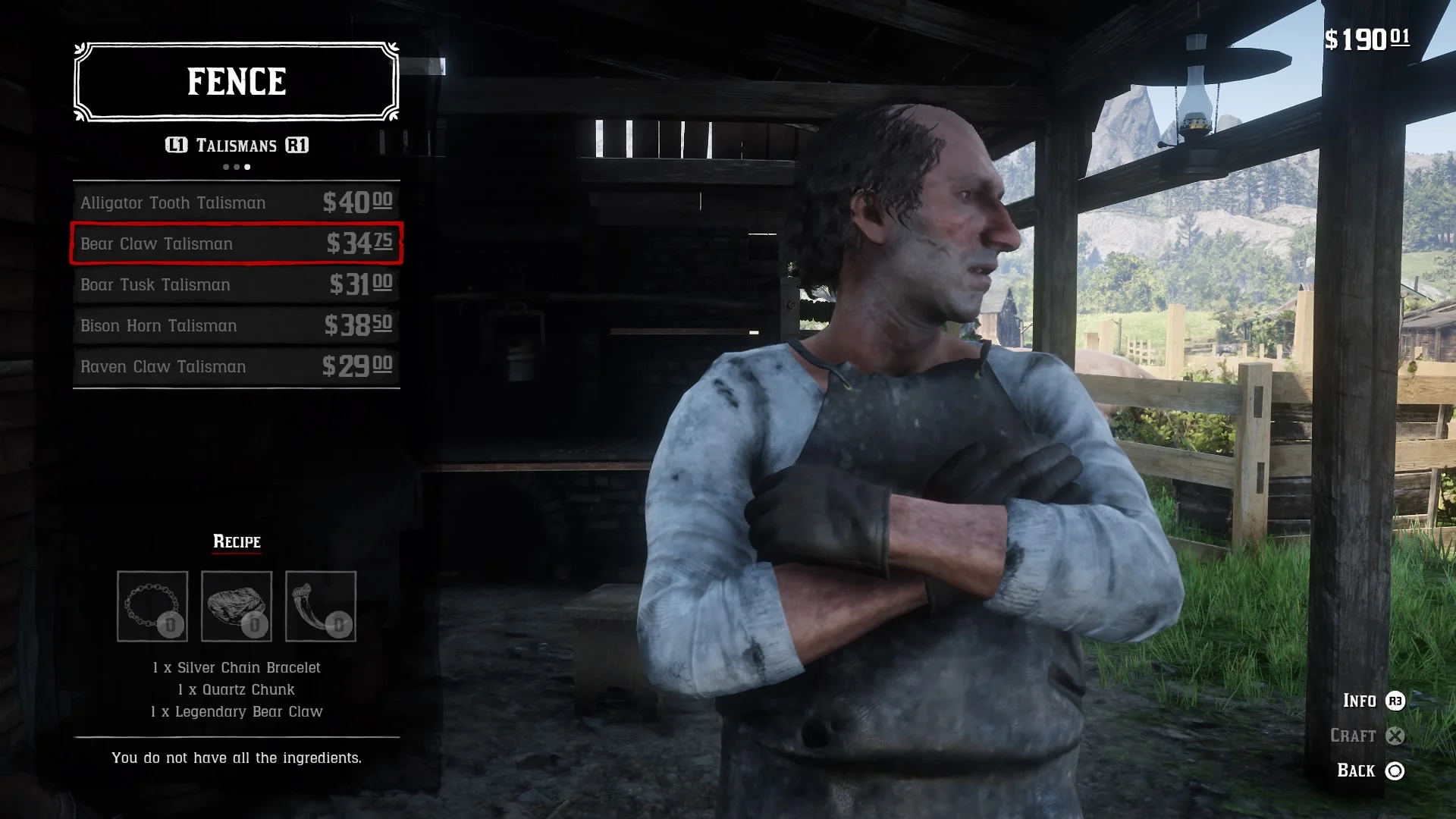This screenshot has width=1456, height=819.
Task: Select the Boar Tusk Talisman entry
Action: (235, 285)
